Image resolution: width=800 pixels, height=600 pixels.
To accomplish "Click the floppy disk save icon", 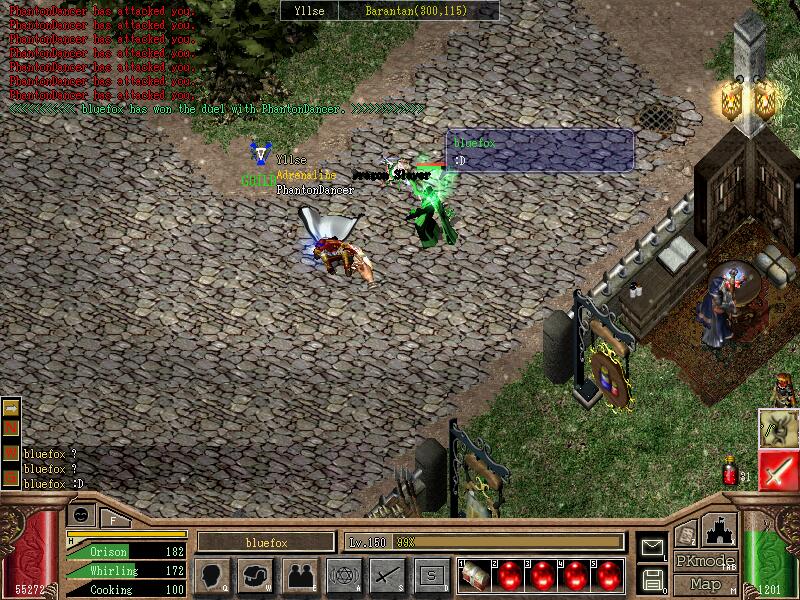I will pos(653,579).
